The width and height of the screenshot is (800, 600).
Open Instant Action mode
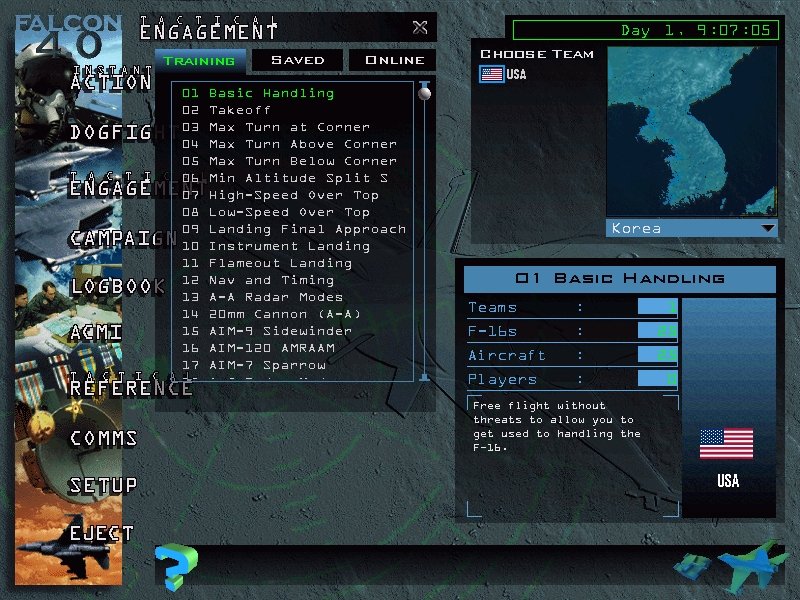click(x=110, y=83)
